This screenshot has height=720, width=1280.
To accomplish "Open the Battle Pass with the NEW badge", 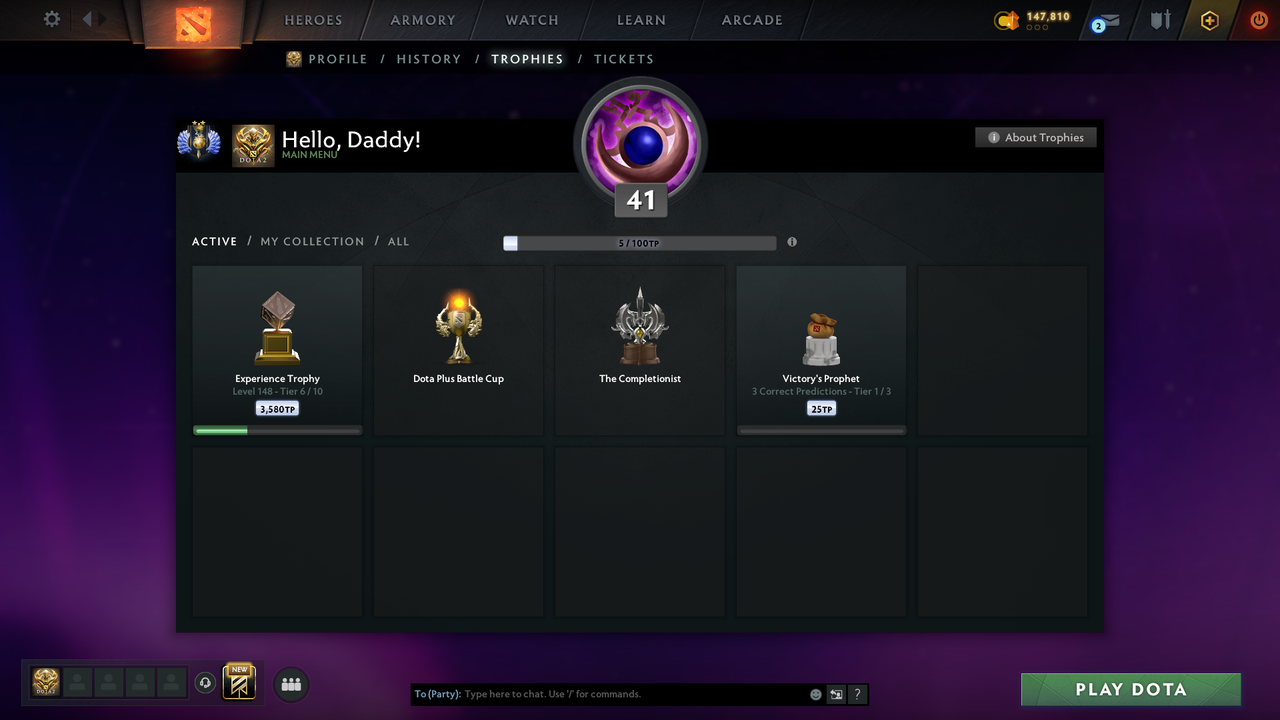I will tap(237, 681).
